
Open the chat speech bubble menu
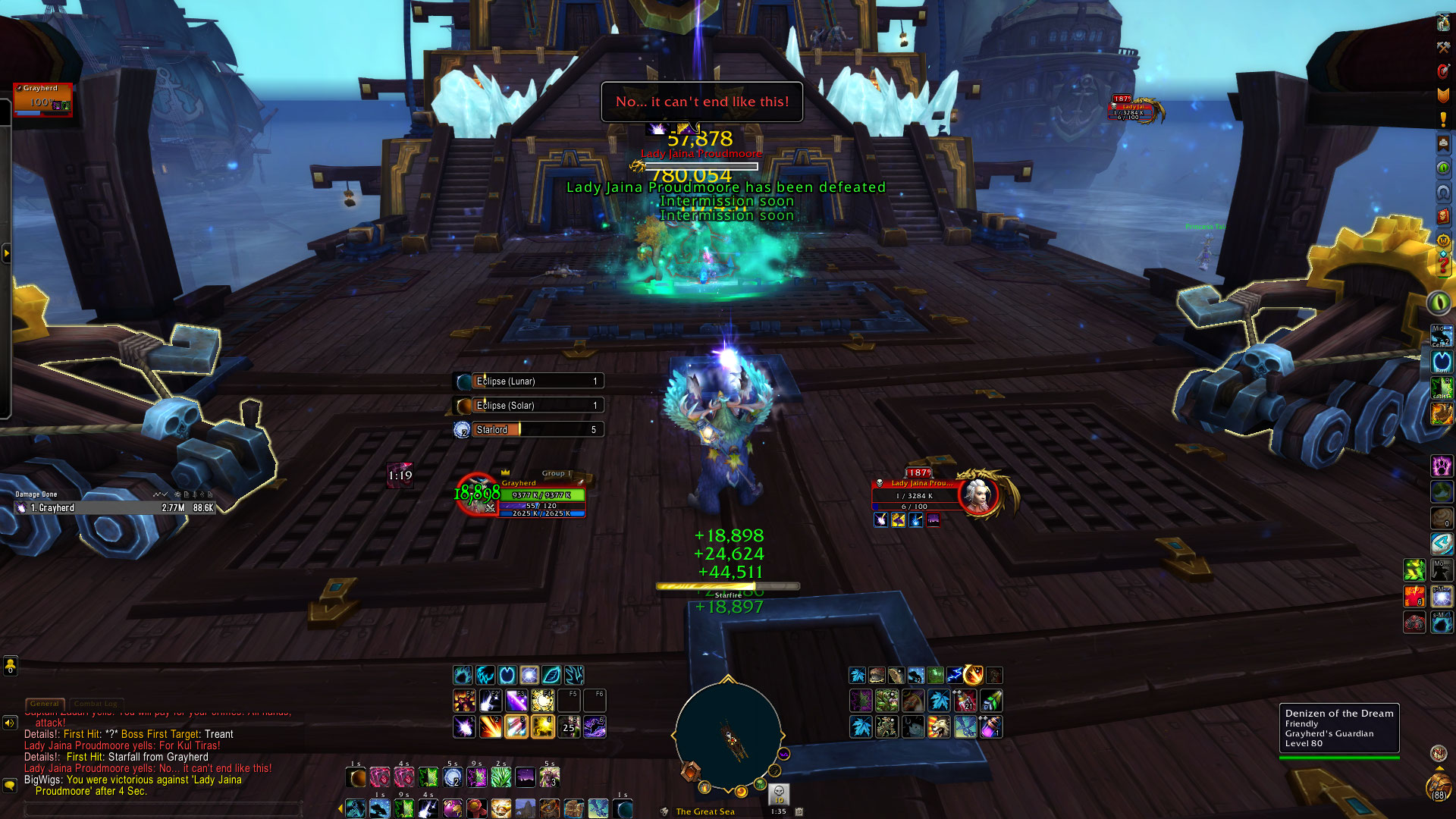10,785
